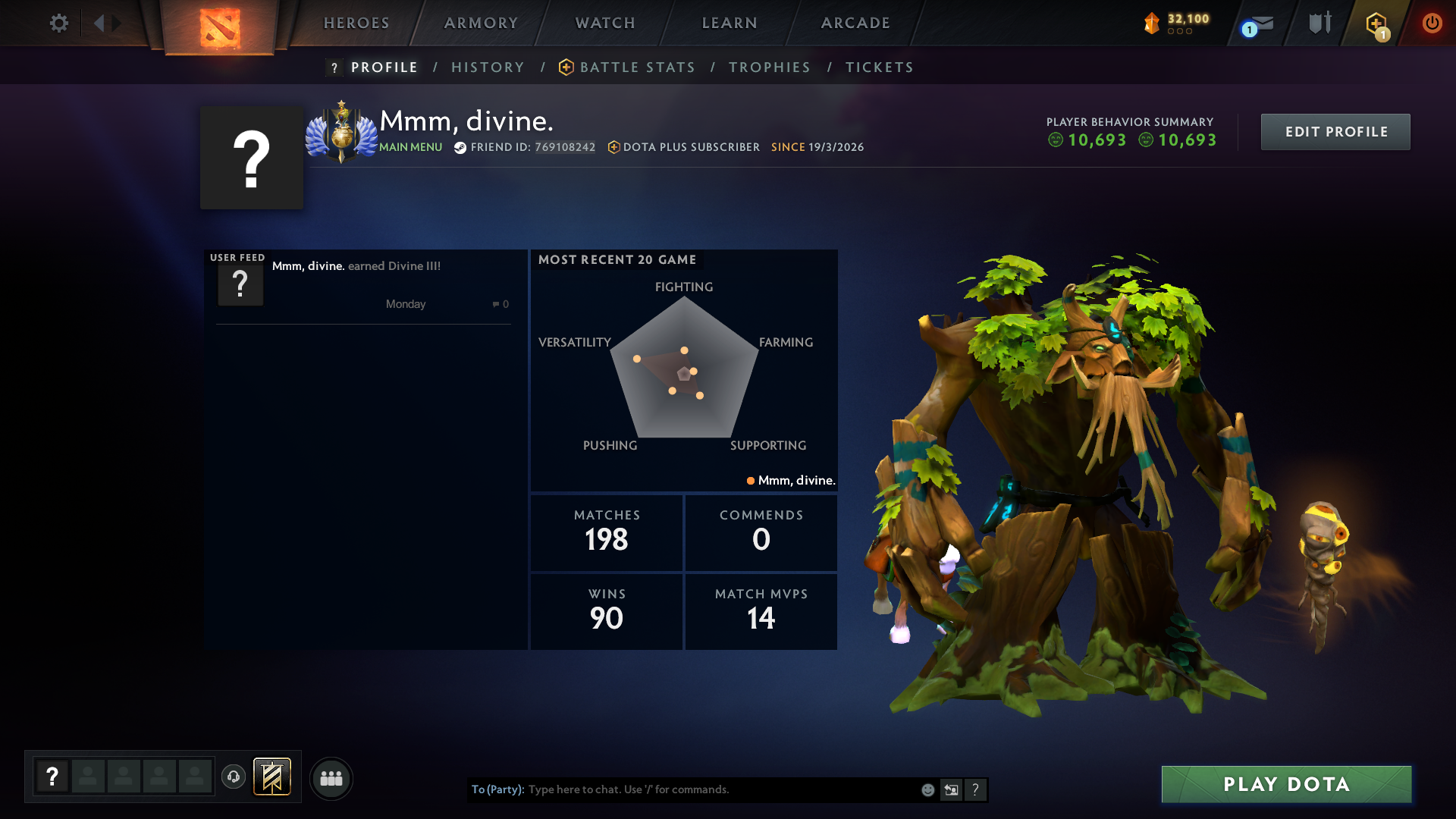
Task: Click the EDIT PROFILE button
Action: (1335, 131)
